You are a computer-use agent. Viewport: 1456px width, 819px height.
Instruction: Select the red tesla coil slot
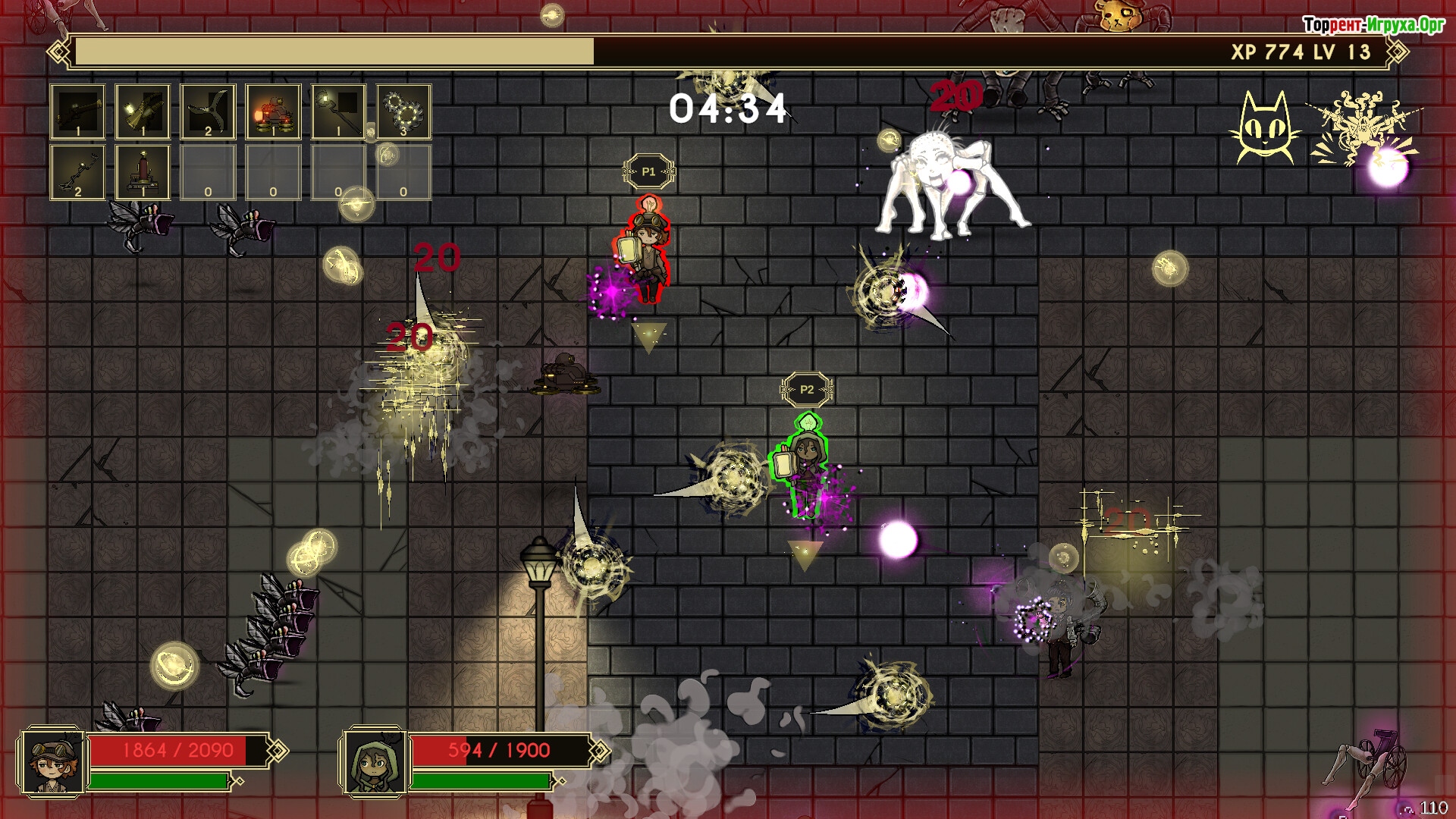(x=143, y=172)
